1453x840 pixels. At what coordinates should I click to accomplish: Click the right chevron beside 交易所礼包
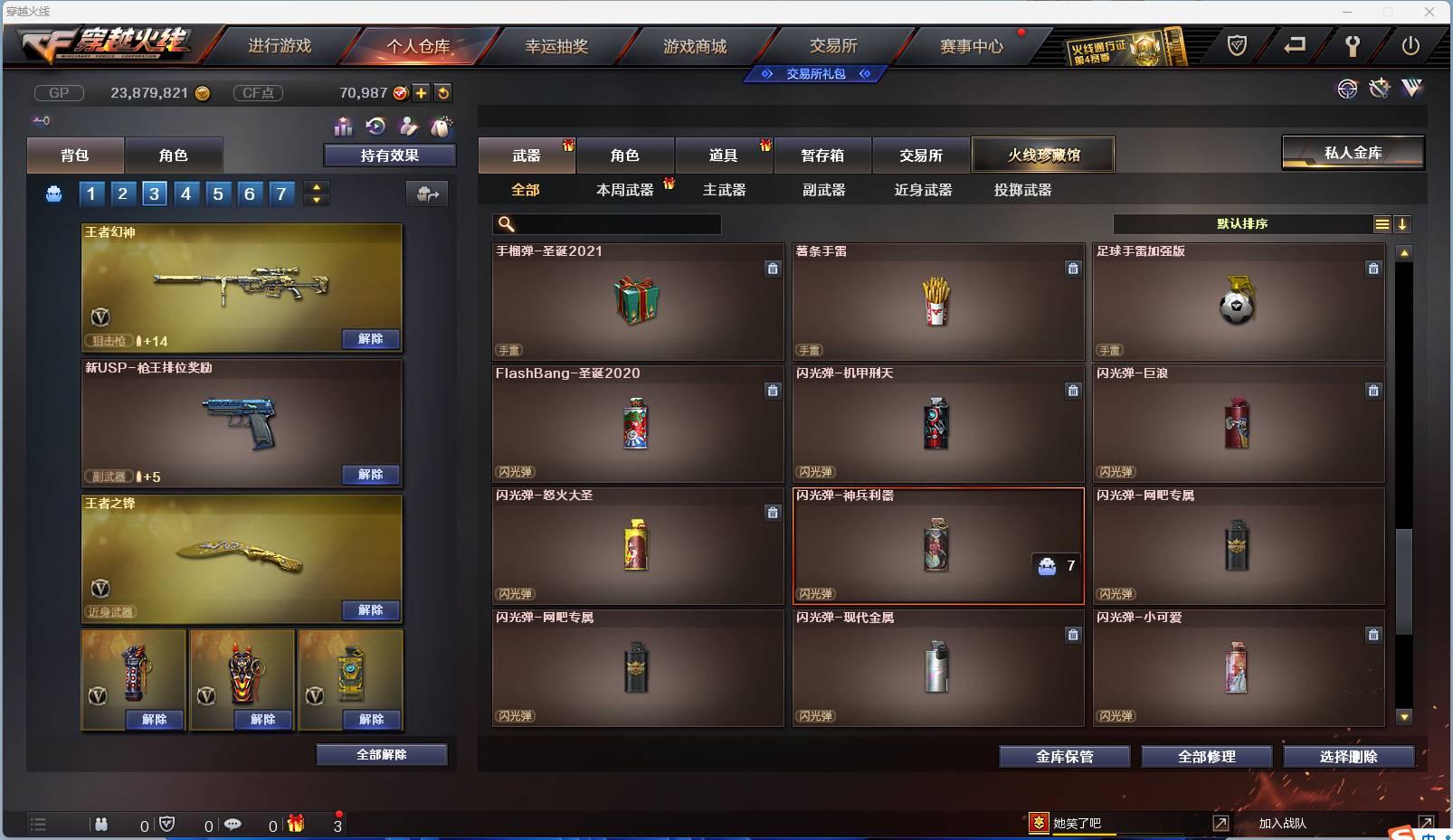866,74
